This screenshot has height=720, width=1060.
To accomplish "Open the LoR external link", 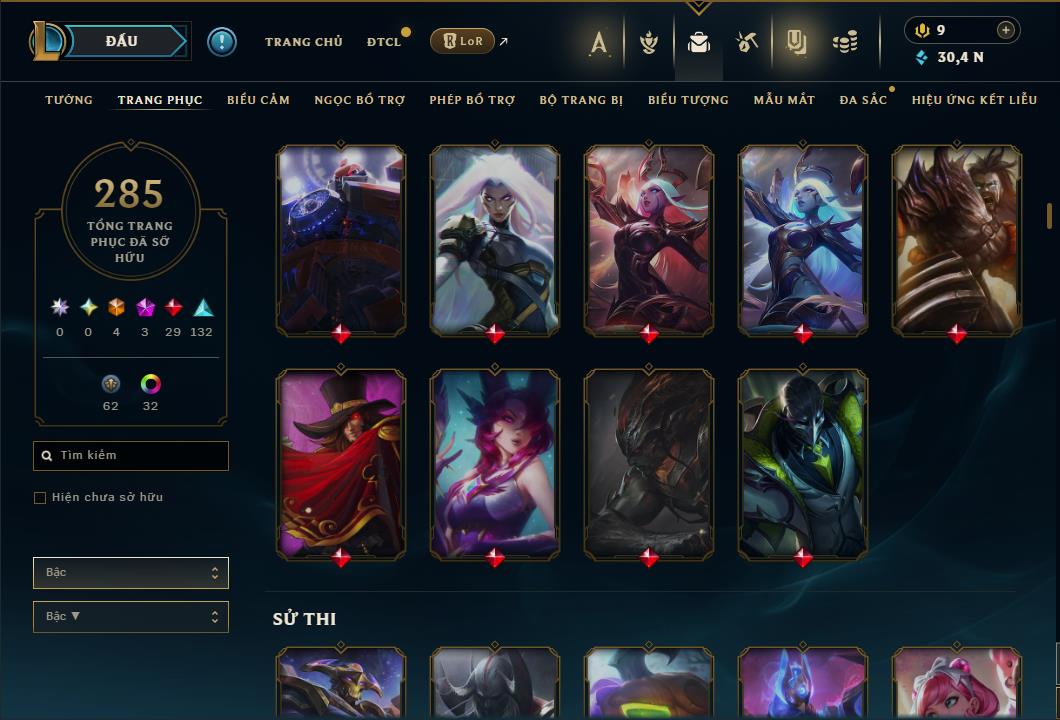I will [x=462, y=41].
